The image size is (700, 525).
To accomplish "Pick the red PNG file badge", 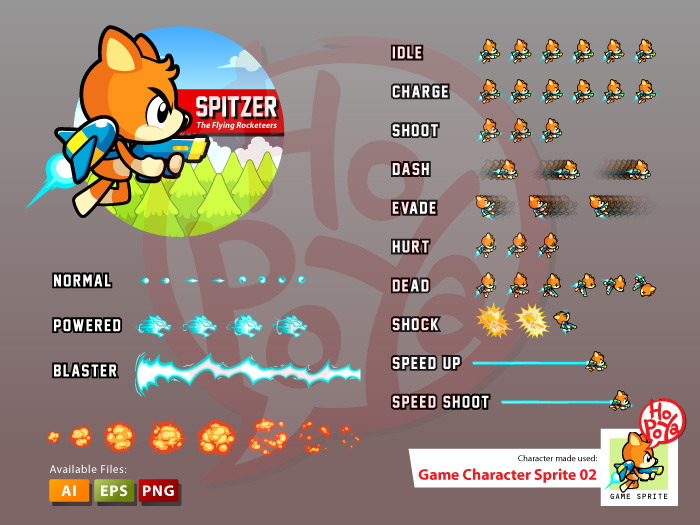I will coord(157,491).
